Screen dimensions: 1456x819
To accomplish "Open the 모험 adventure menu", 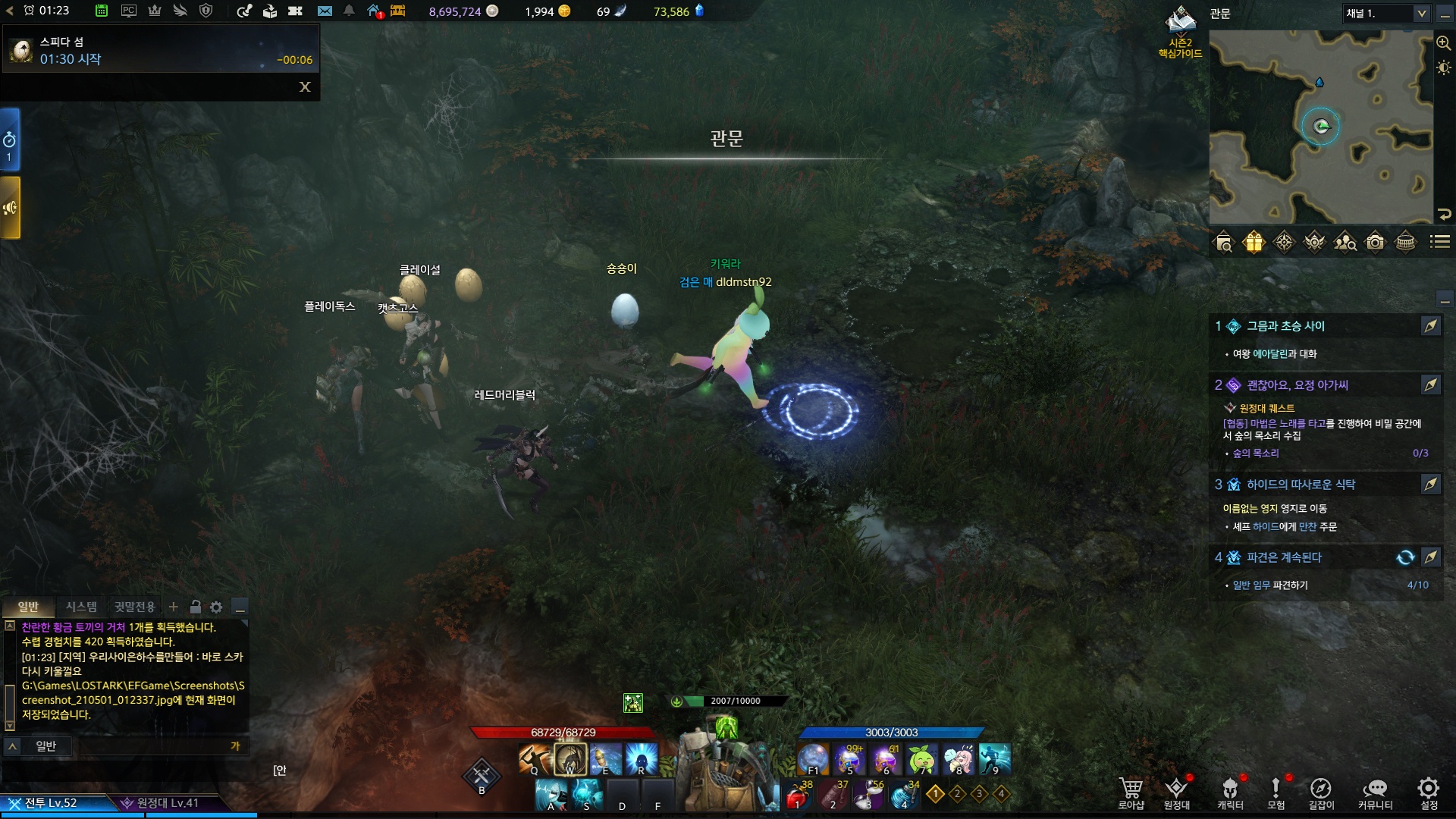I will tap(1276, 792).
